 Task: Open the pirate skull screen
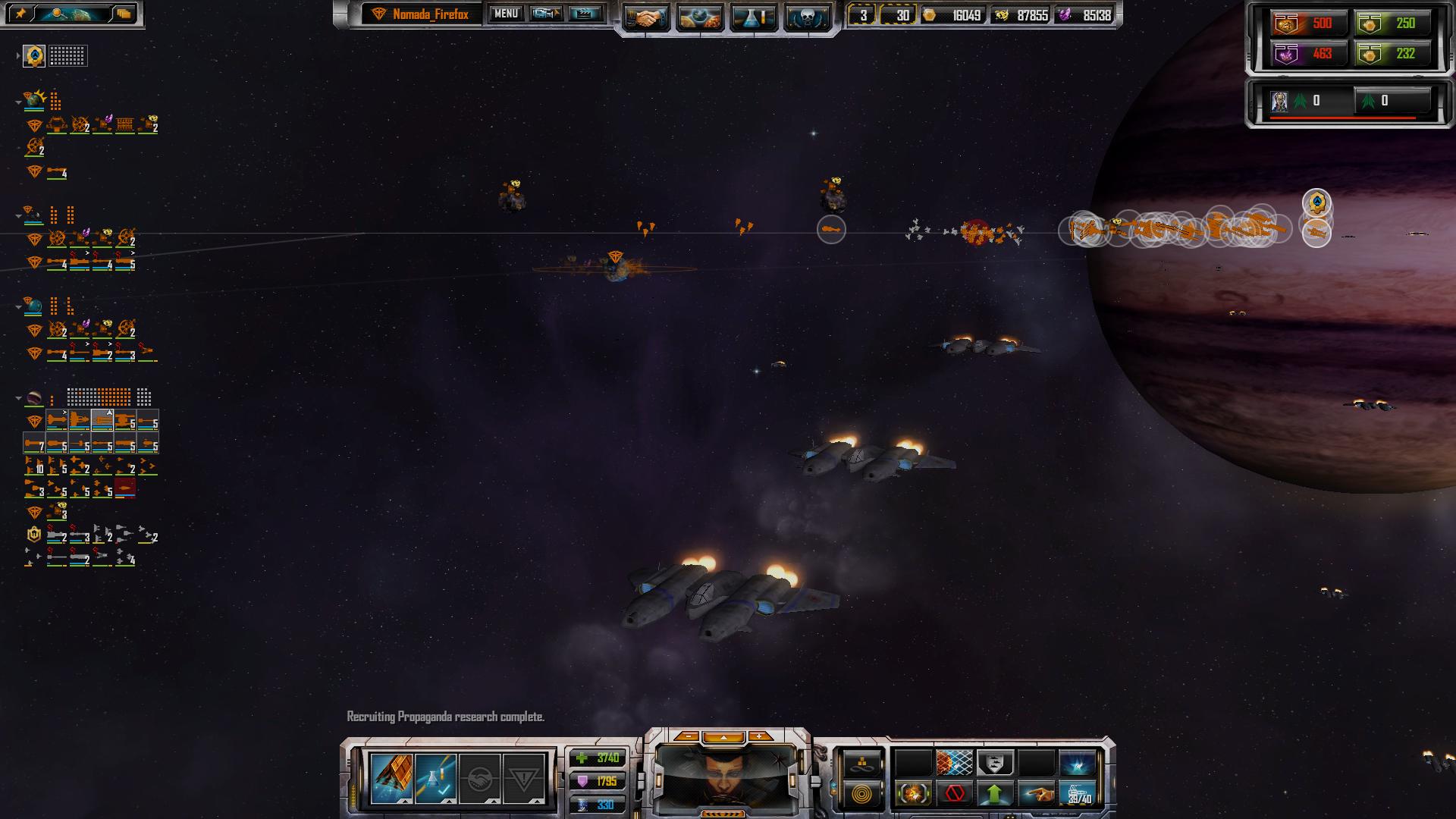click(806, 17)
